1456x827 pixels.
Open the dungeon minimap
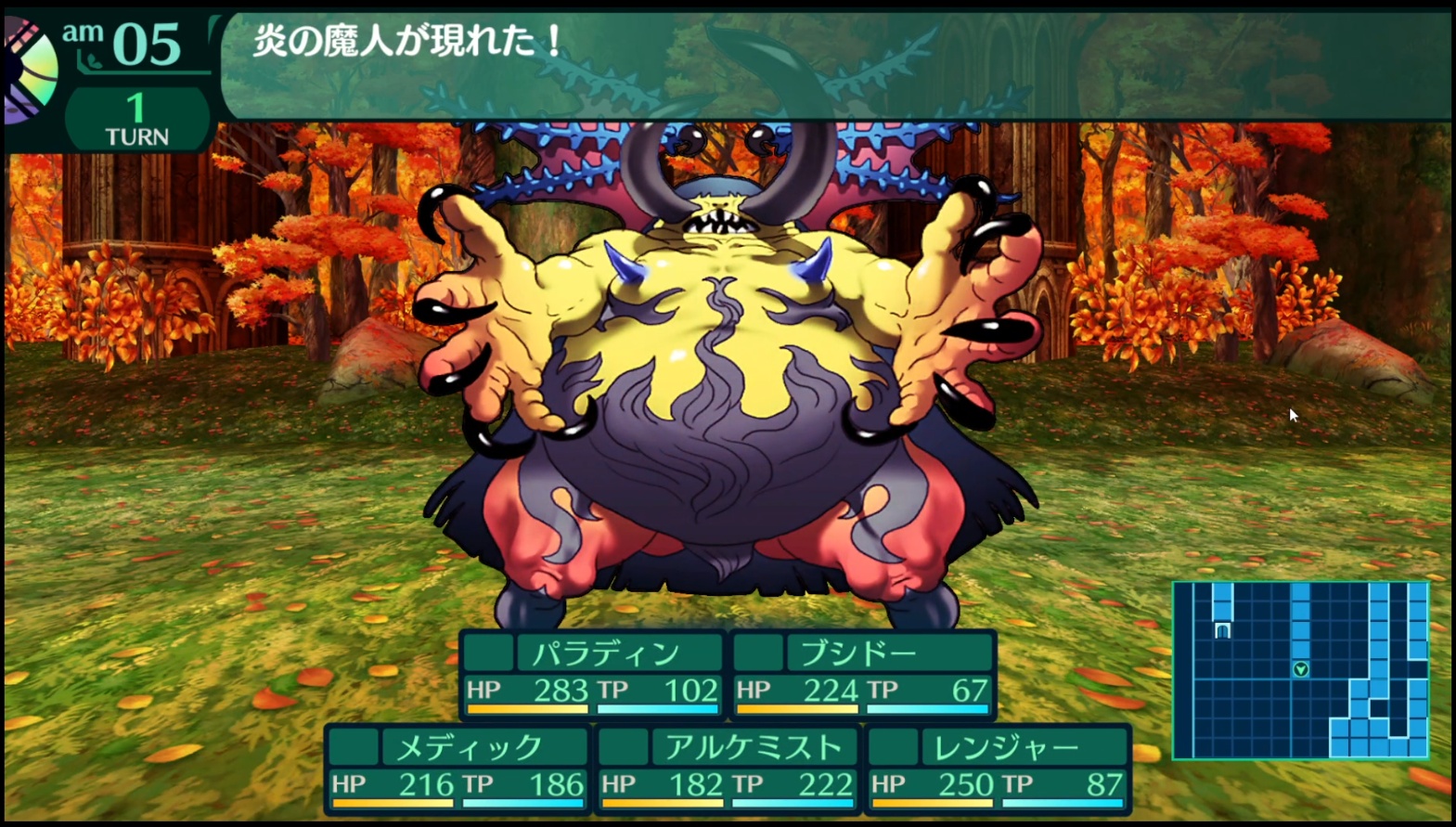[1300, 669]
